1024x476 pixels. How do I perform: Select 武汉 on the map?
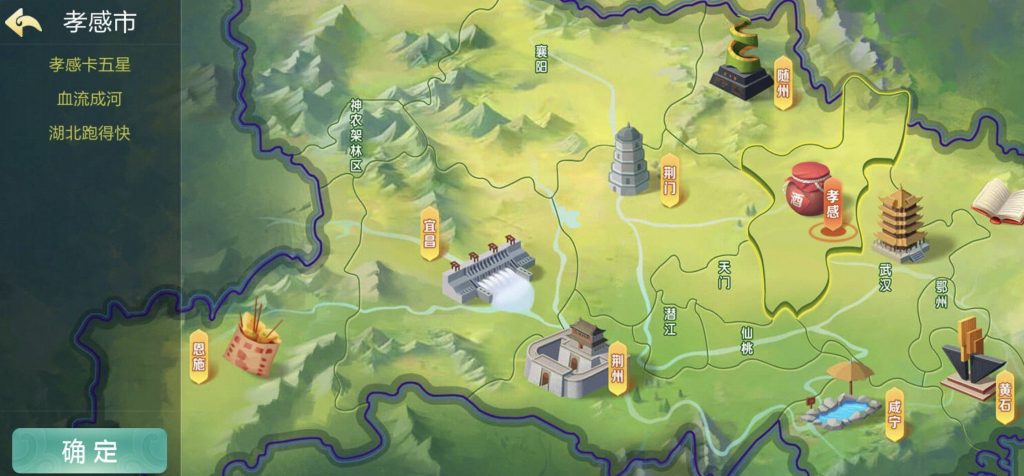pyautogui.click(x=885, y=277)
